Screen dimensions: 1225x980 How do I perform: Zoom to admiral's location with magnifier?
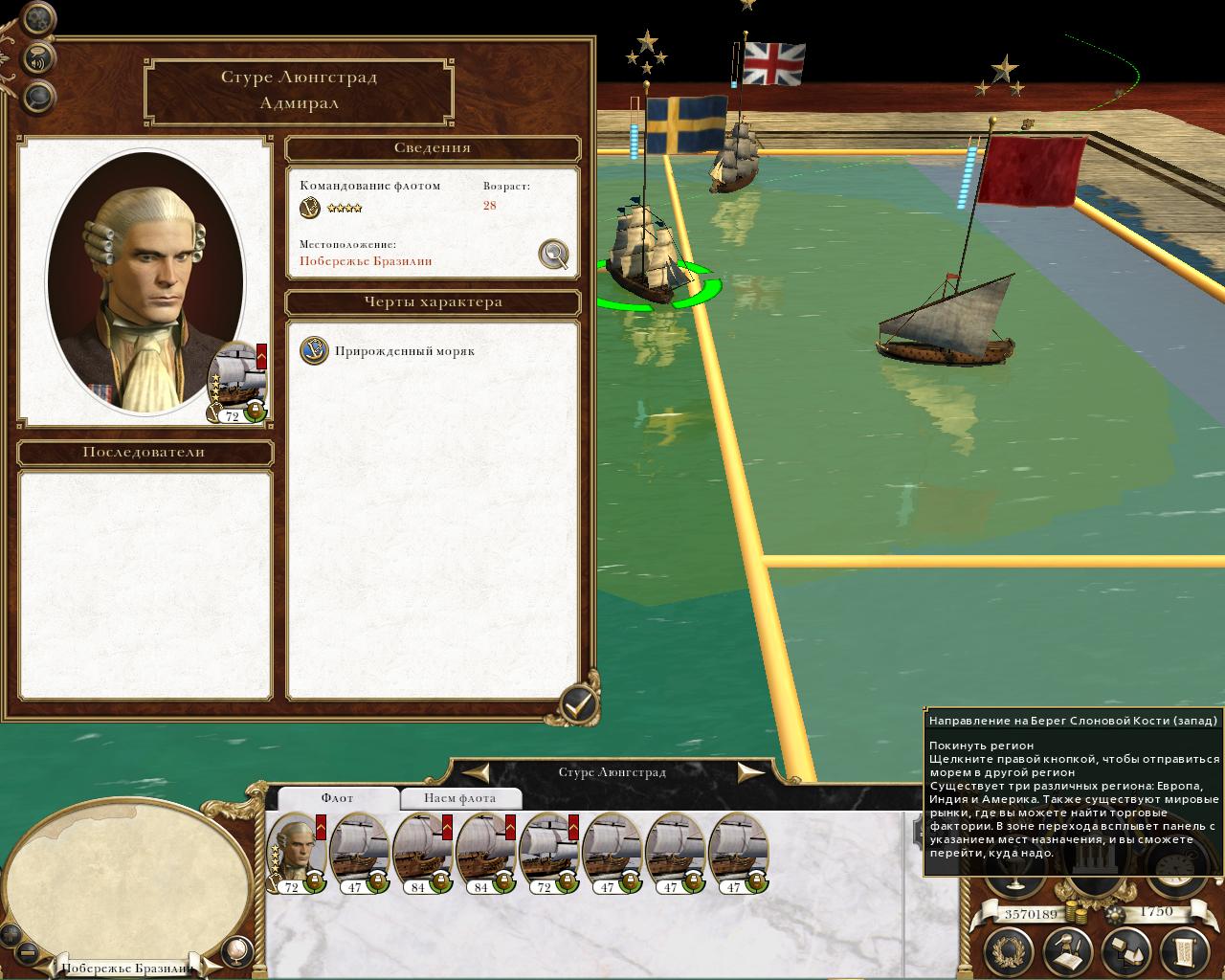[553, 254]
